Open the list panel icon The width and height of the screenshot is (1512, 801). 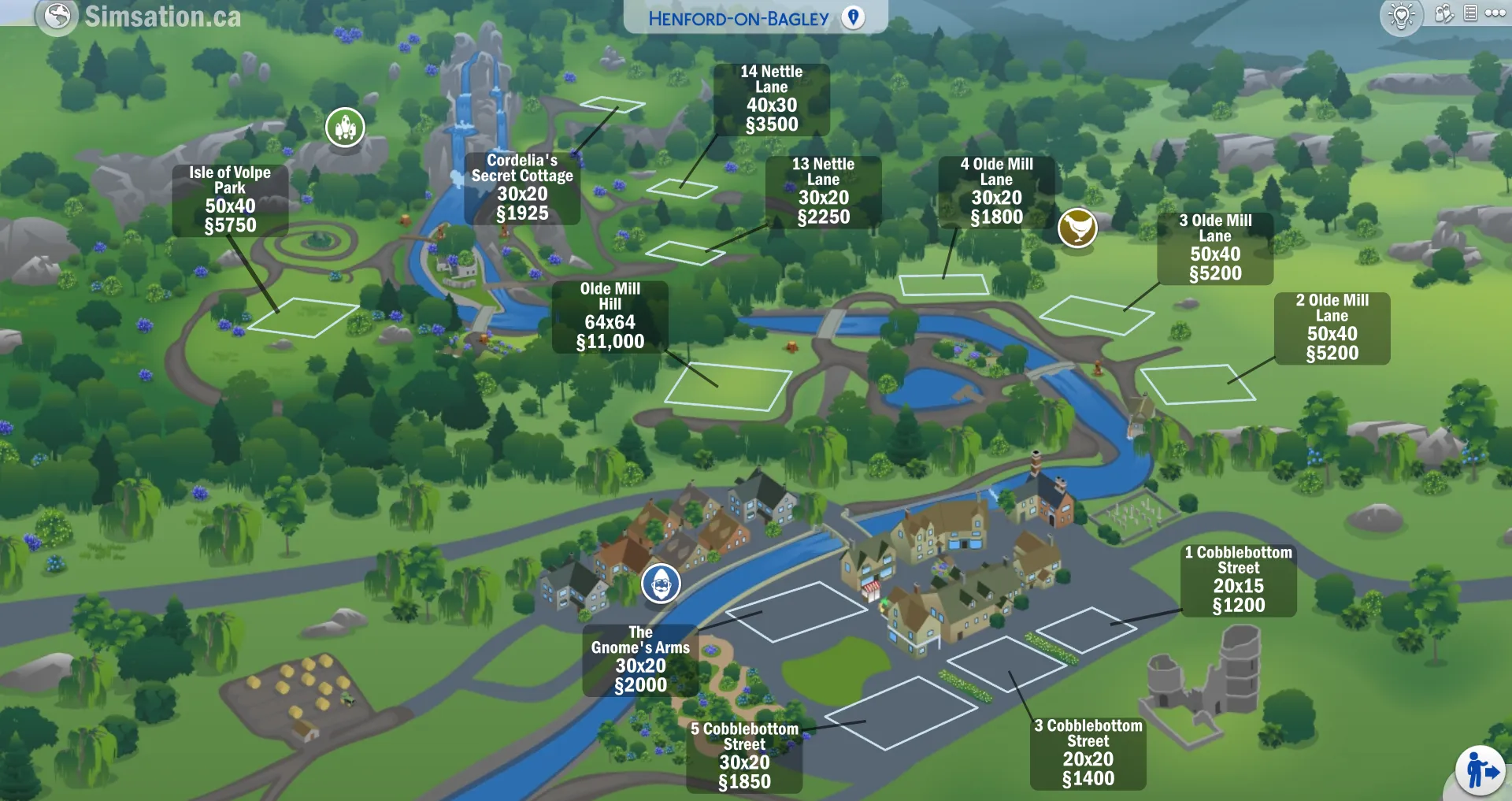point(1470,13)
